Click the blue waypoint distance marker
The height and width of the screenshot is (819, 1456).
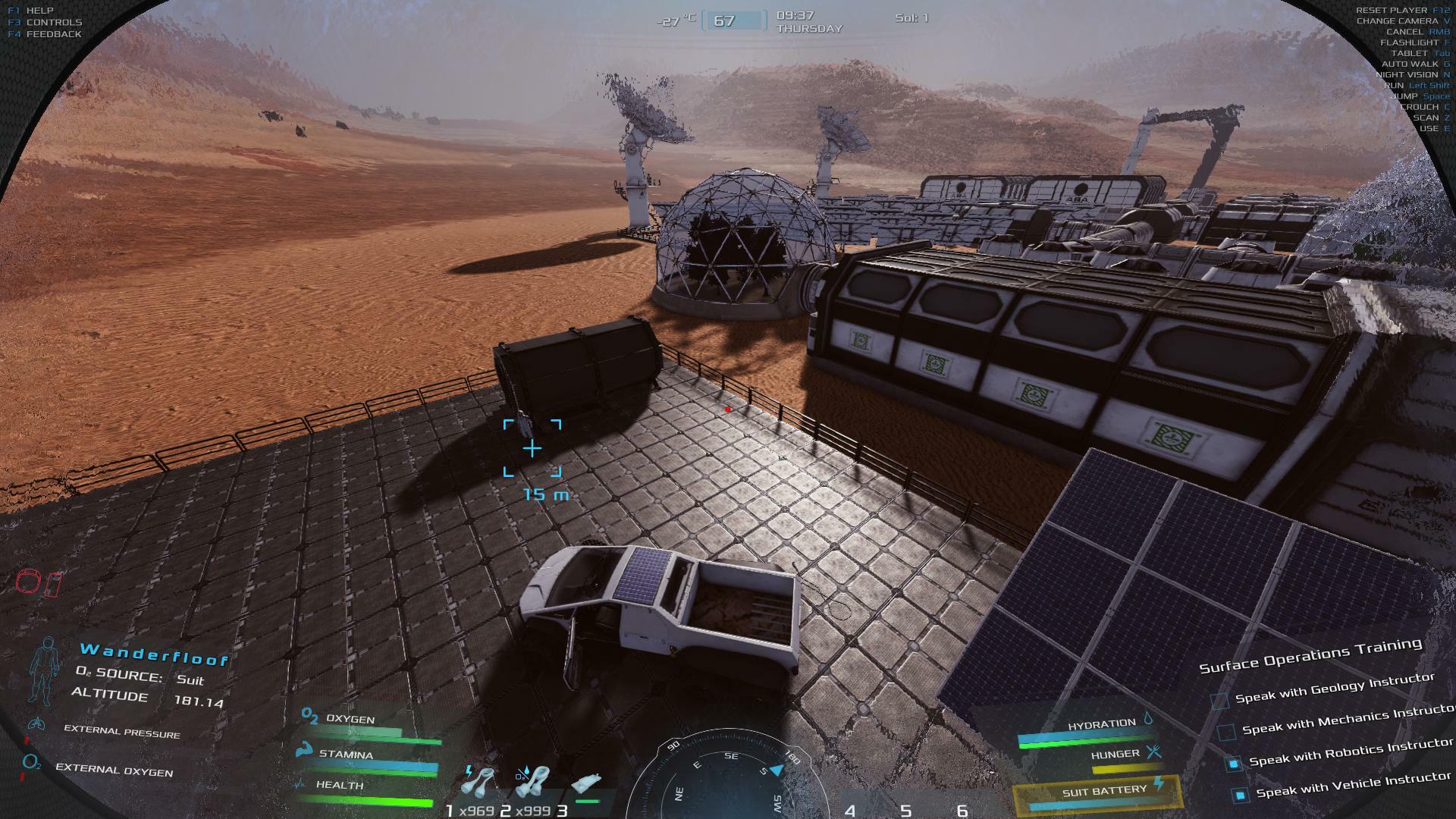coord(532,449)
